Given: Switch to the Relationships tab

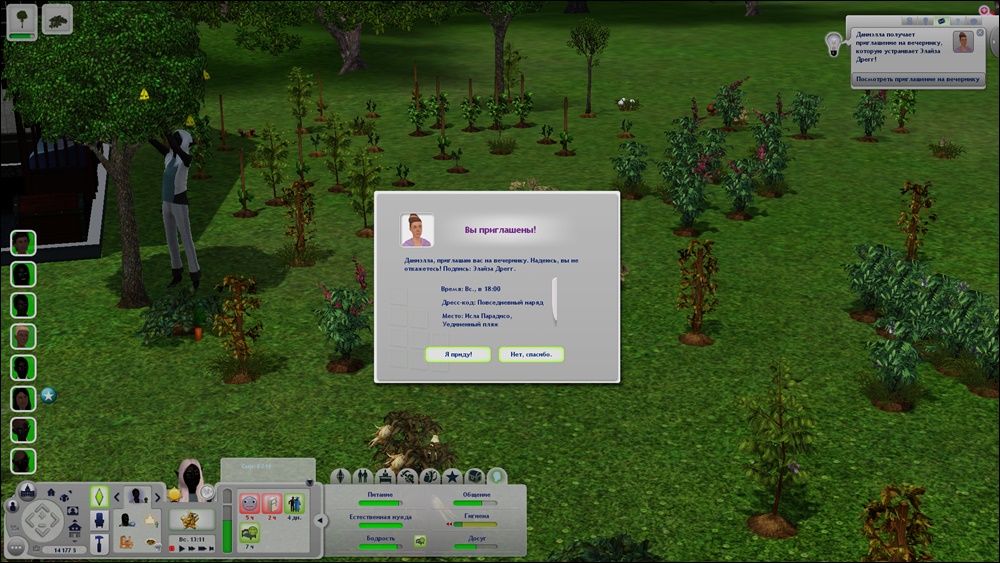Looking at the screenshot, I should tap(364, 476).
